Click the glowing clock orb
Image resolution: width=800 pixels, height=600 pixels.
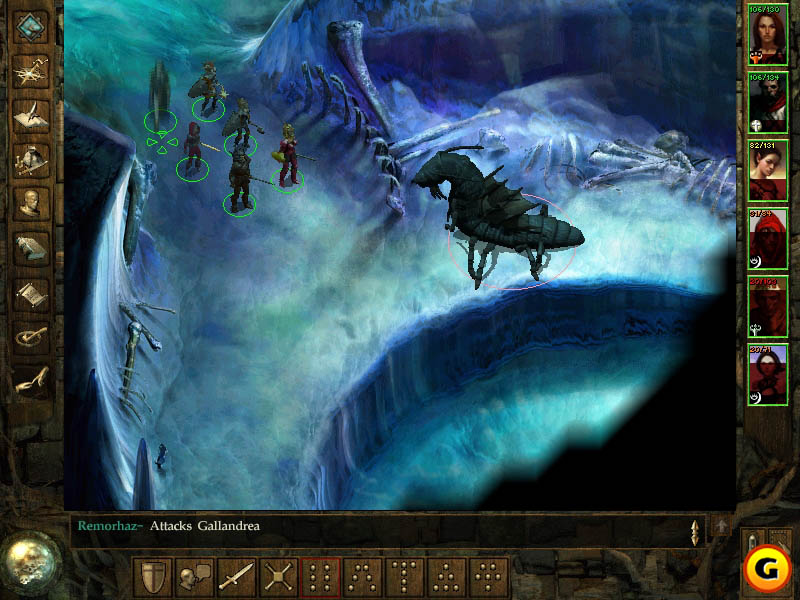coord(30,563)
